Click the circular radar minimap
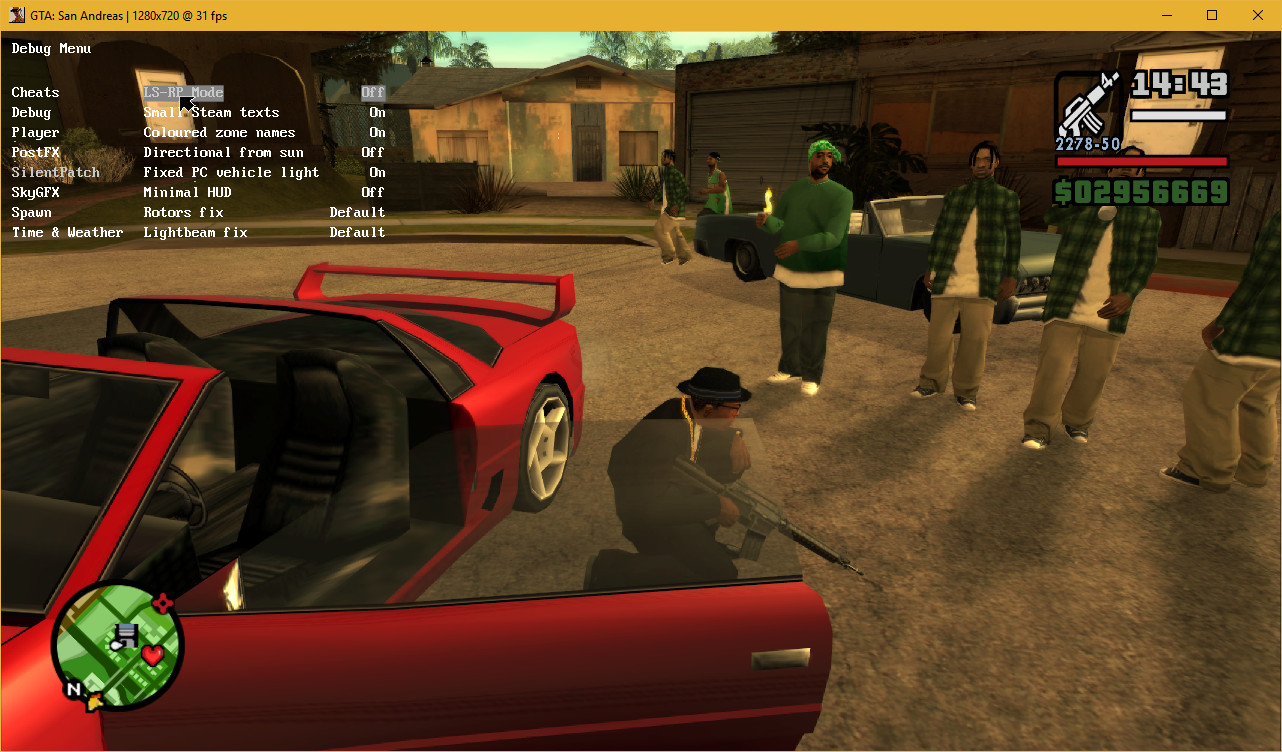Image resolution: width=1282 pixels, height=752 pixels. tap(119, 645)
